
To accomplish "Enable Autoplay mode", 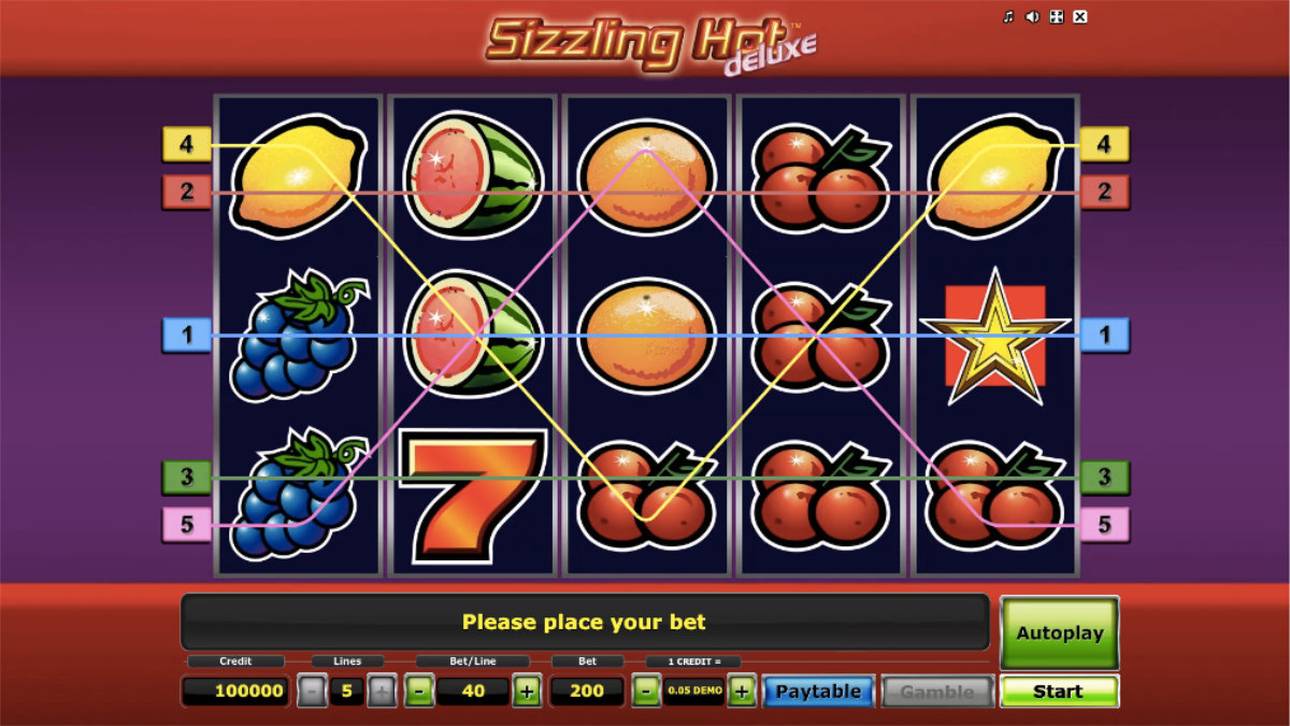I will coord(1060,632).
